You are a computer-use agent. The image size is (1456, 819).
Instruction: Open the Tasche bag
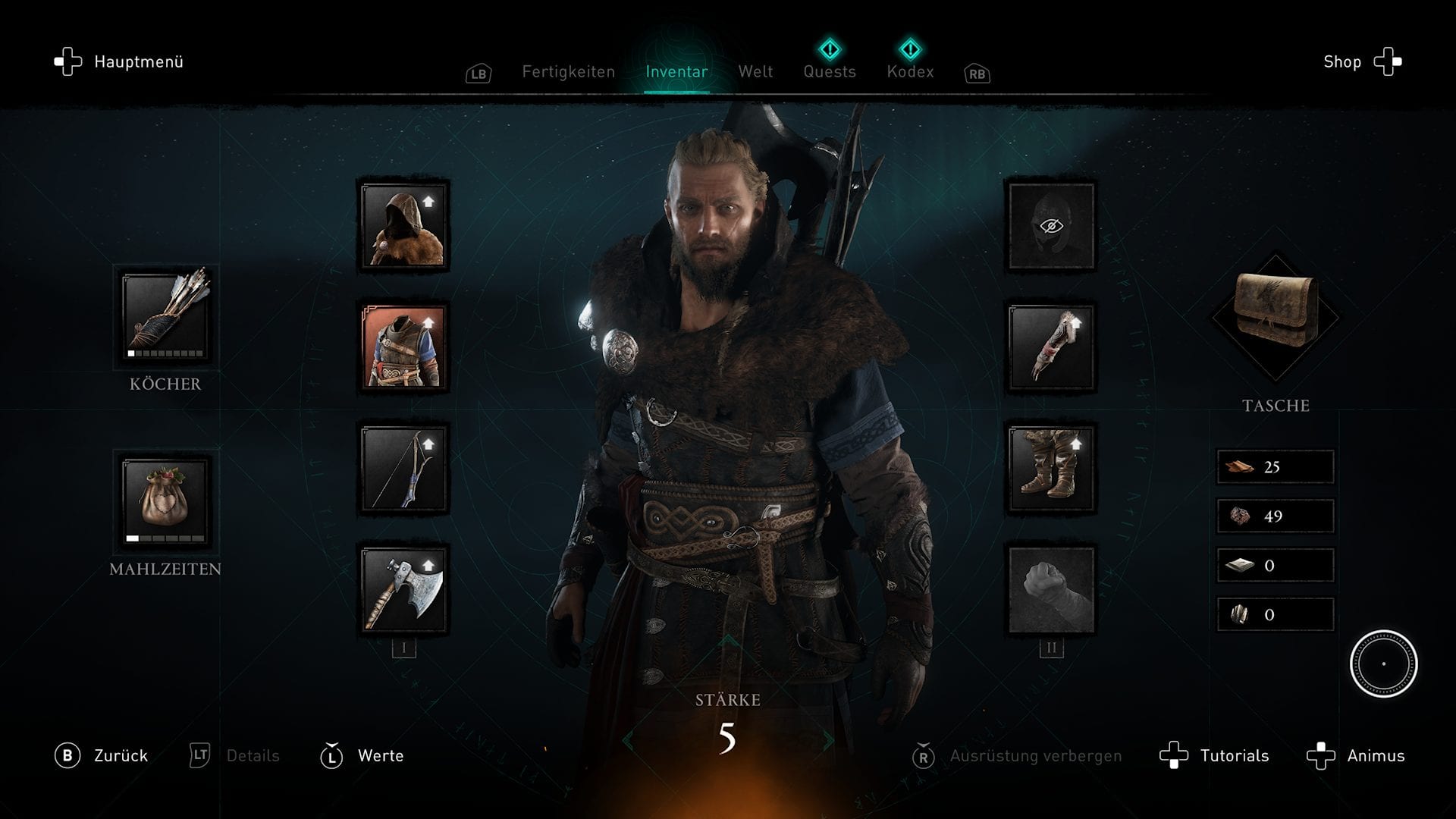pos(1276,317)
